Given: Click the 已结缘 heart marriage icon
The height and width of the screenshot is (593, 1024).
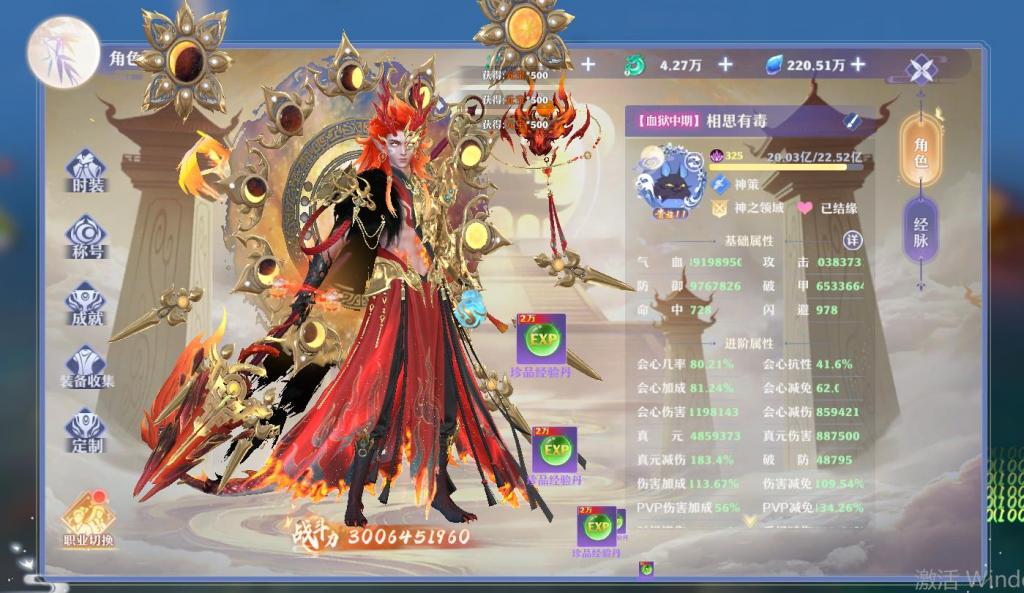Looking at the screenshot, I should click(x=804, y=209).
